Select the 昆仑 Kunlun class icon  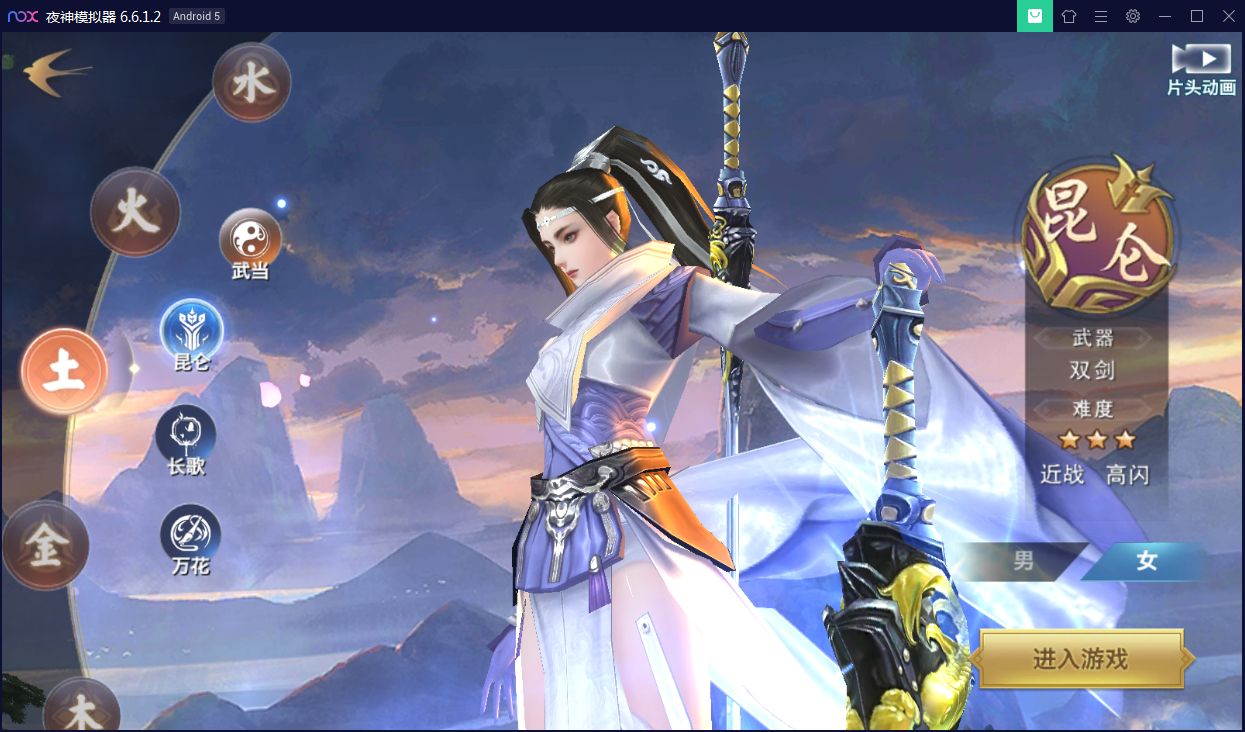[192, 329]
